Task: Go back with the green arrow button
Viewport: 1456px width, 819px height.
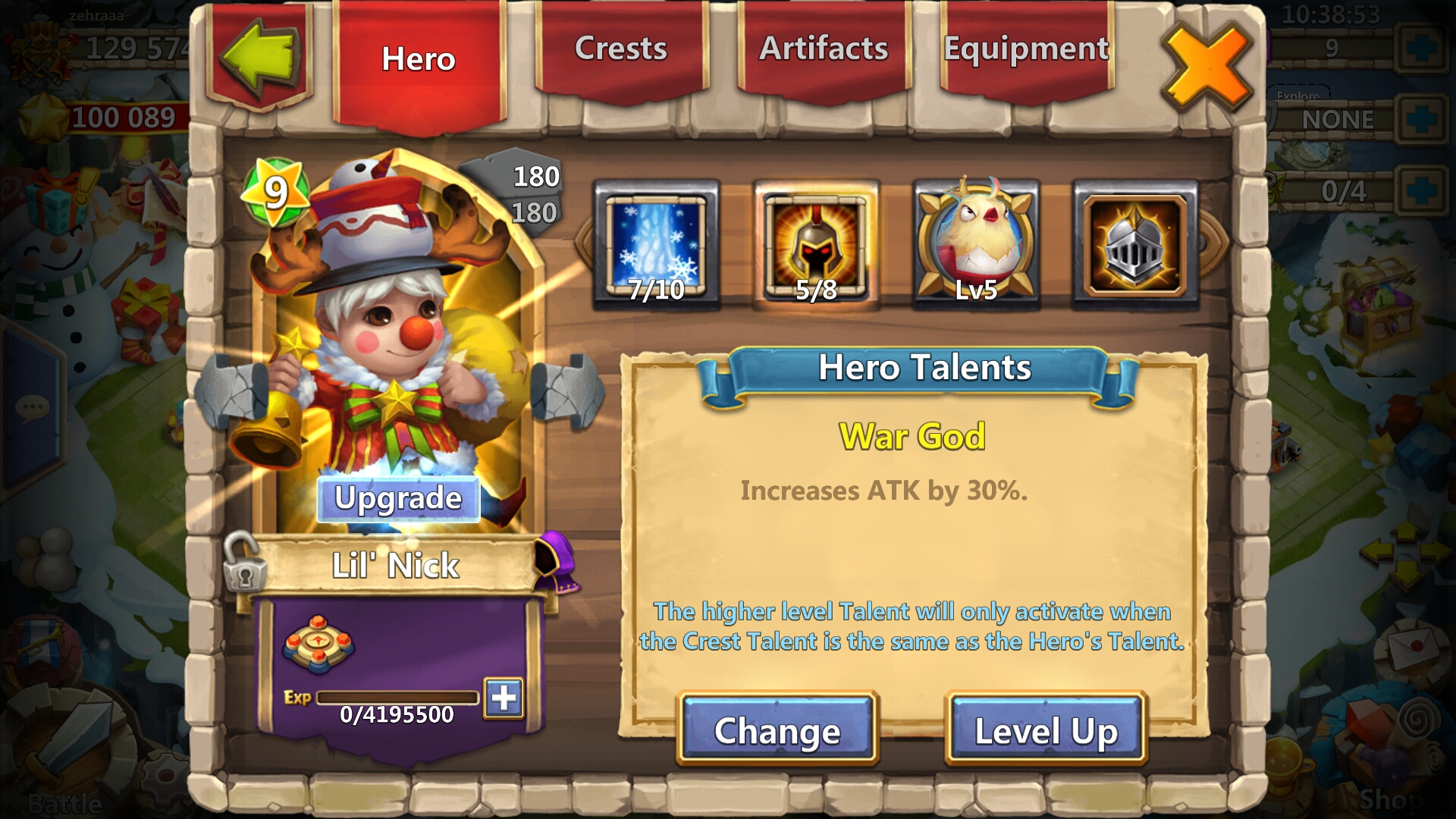Action: click(x=259, y=57)
